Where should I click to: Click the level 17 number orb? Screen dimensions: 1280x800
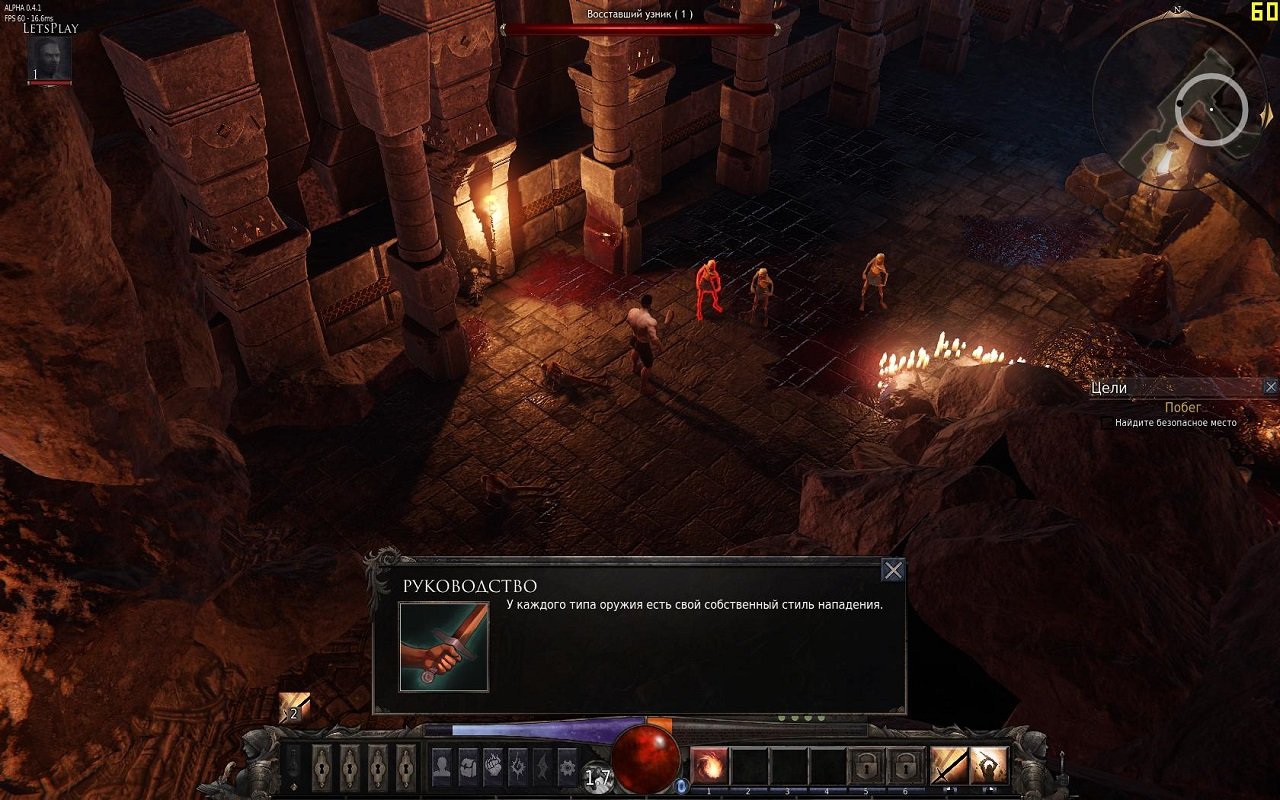tap(598, 777)
